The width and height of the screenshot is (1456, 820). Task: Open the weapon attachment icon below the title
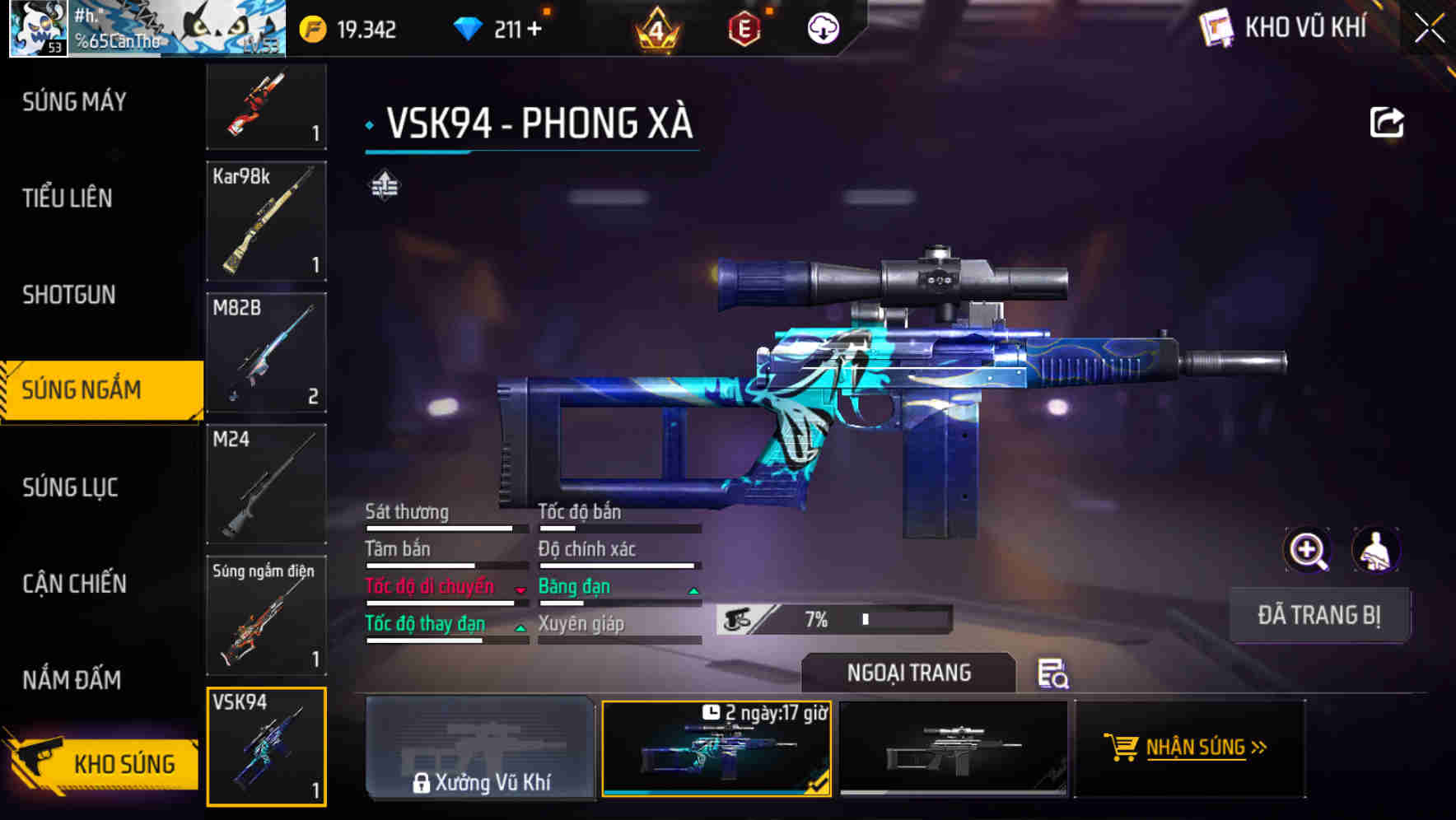[386, 186]
